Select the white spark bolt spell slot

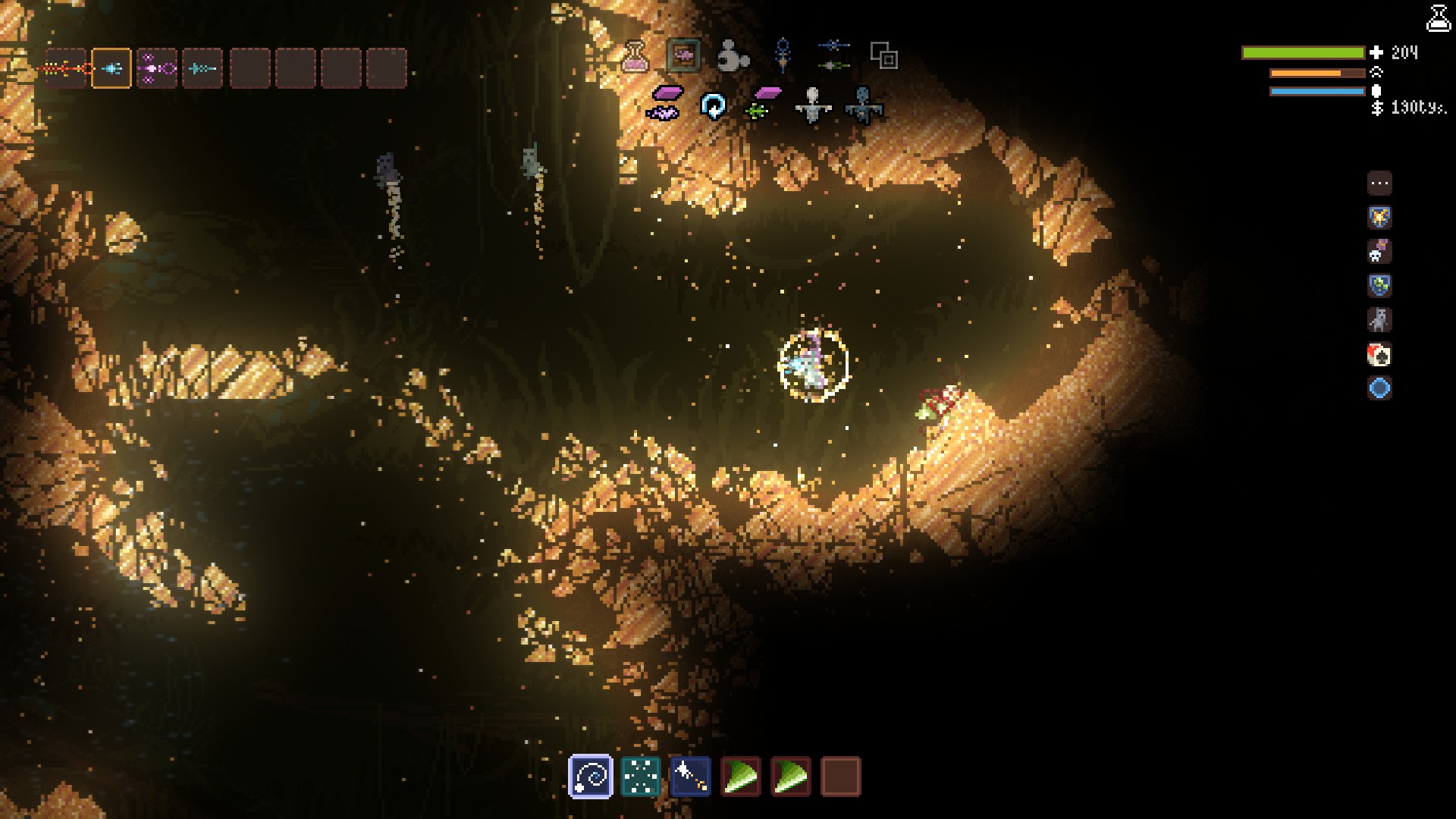[x=690, y=777]
